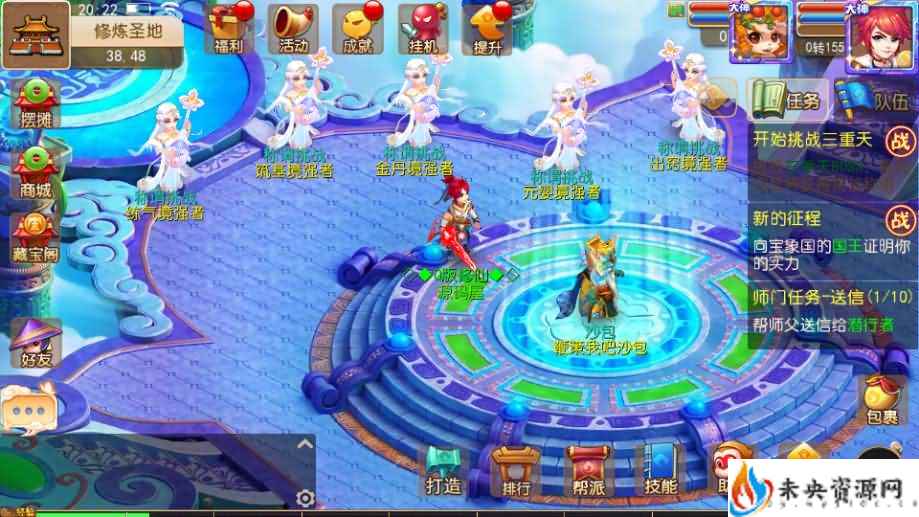Open the 活动 events horn icon
This screenshot has height=517, width=919.
293,26
